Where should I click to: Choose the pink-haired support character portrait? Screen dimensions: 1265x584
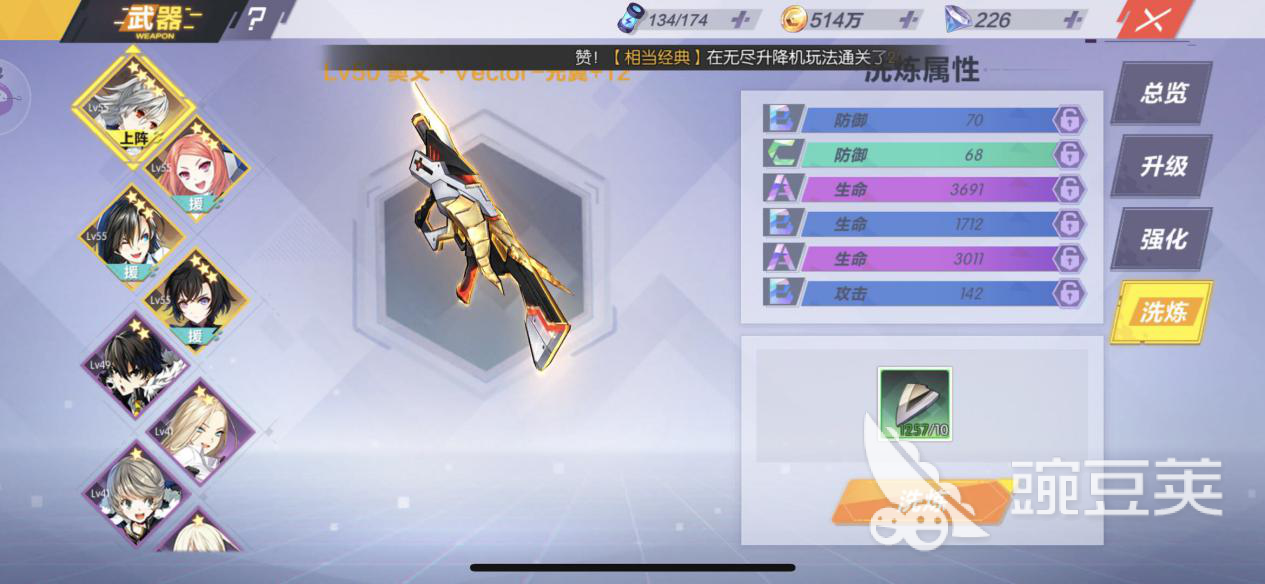pos(197,170)
